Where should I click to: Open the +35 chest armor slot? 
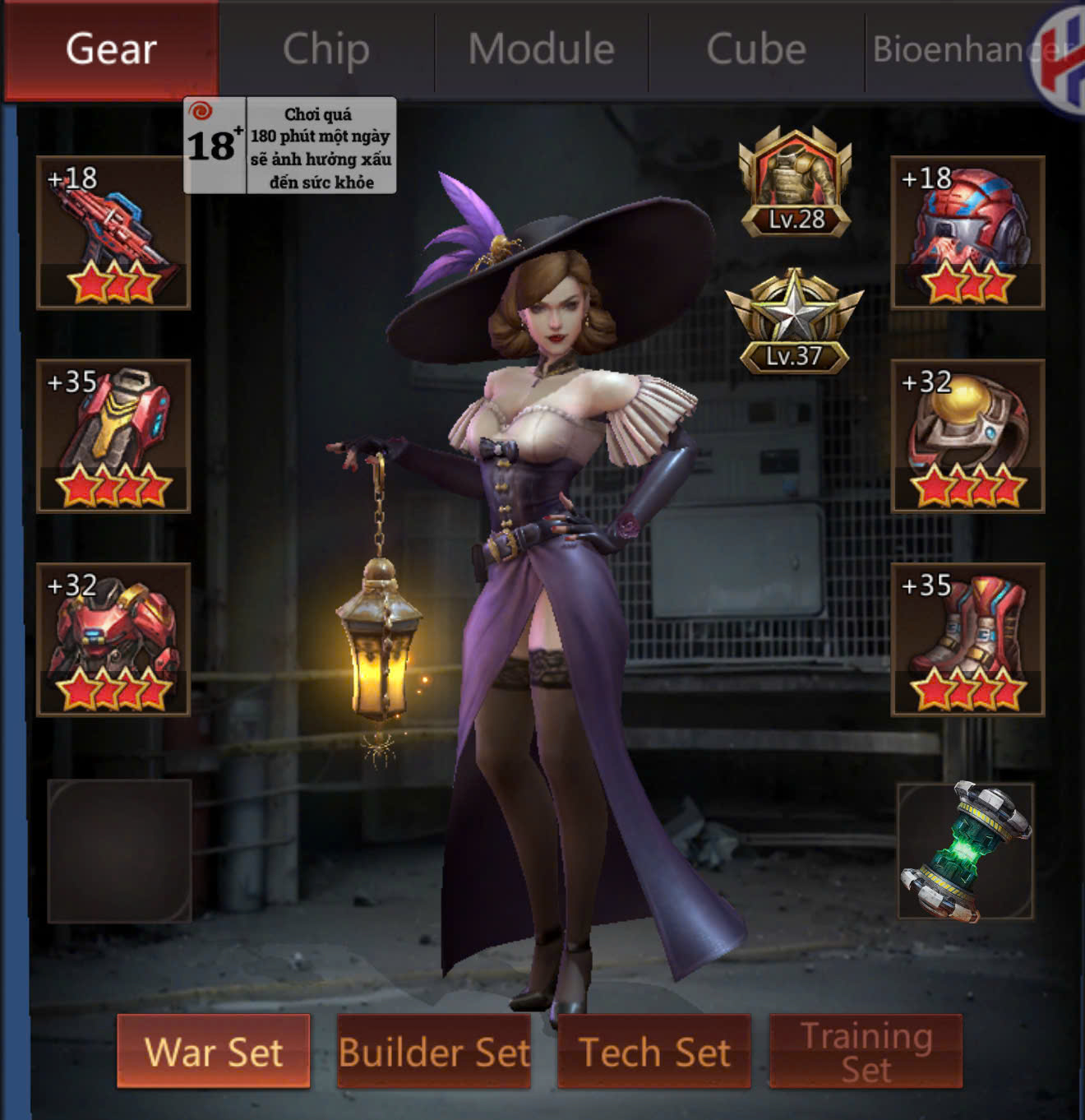(113, 436)
